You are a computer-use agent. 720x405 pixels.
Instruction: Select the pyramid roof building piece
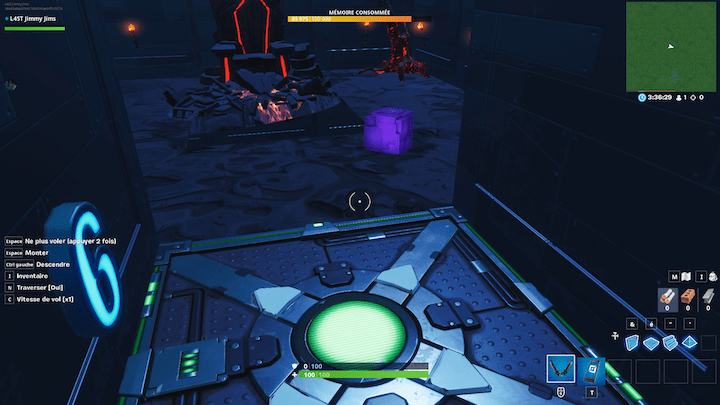click(690, 343)
